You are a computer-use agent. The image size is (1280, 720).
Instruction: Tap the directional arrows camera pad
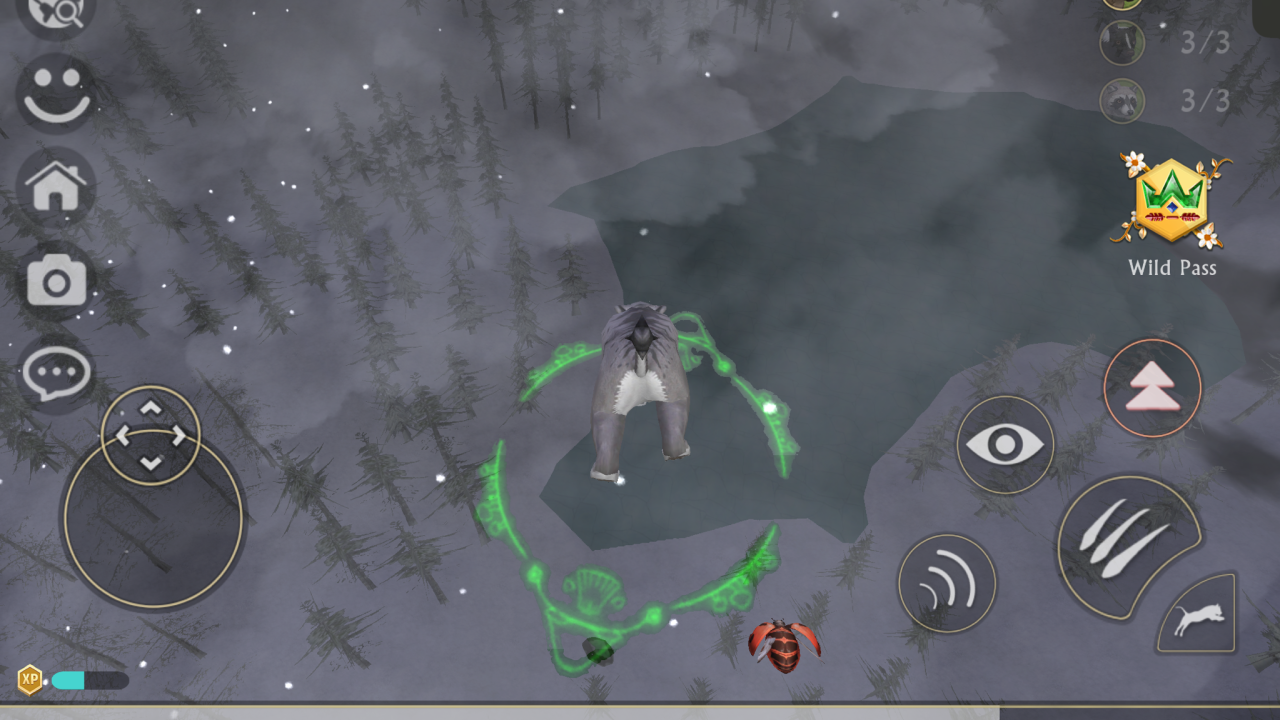[x=151, y=435]
